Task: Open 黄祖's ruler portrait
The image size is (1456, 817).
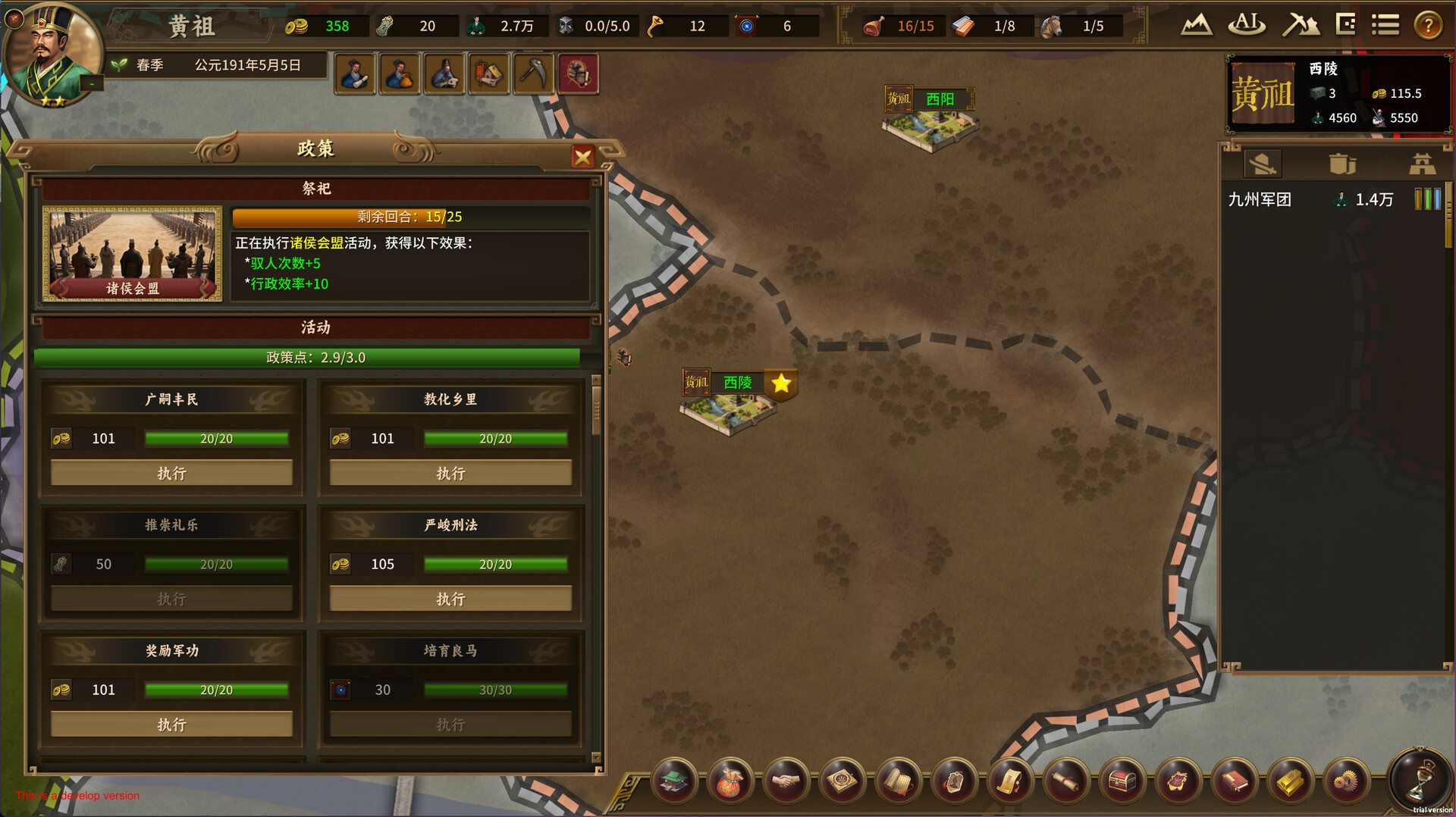Action: point(52,55)
